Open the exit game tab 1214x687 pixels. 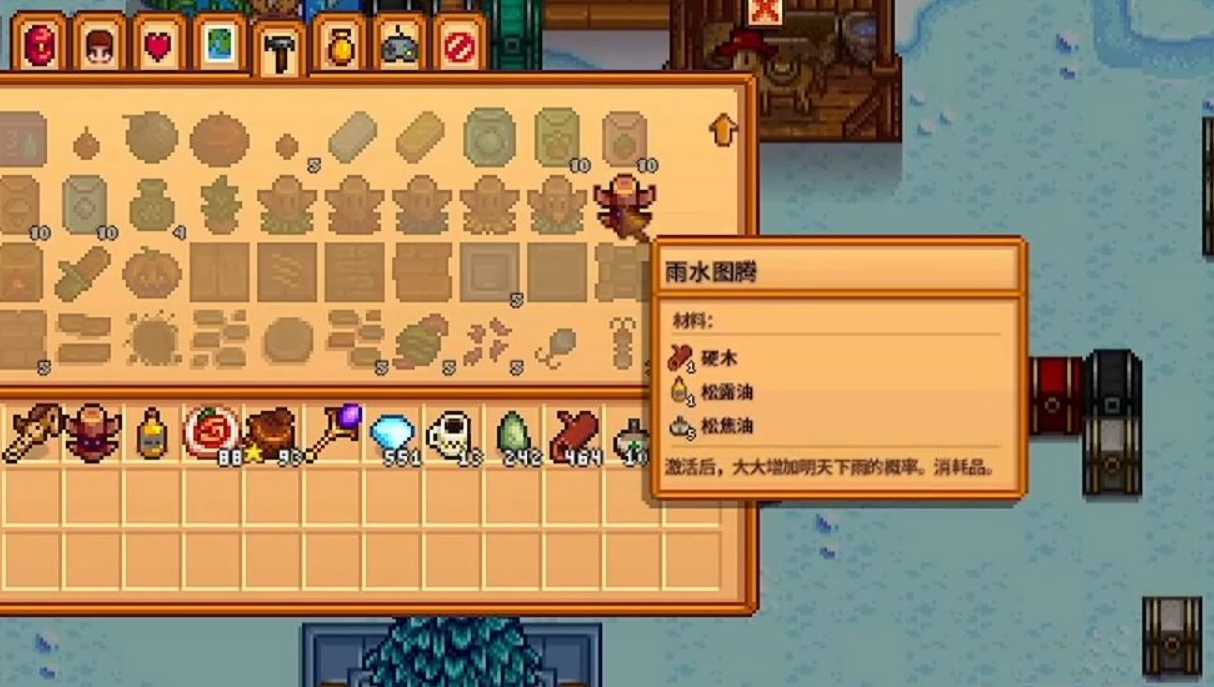(459, 45)
